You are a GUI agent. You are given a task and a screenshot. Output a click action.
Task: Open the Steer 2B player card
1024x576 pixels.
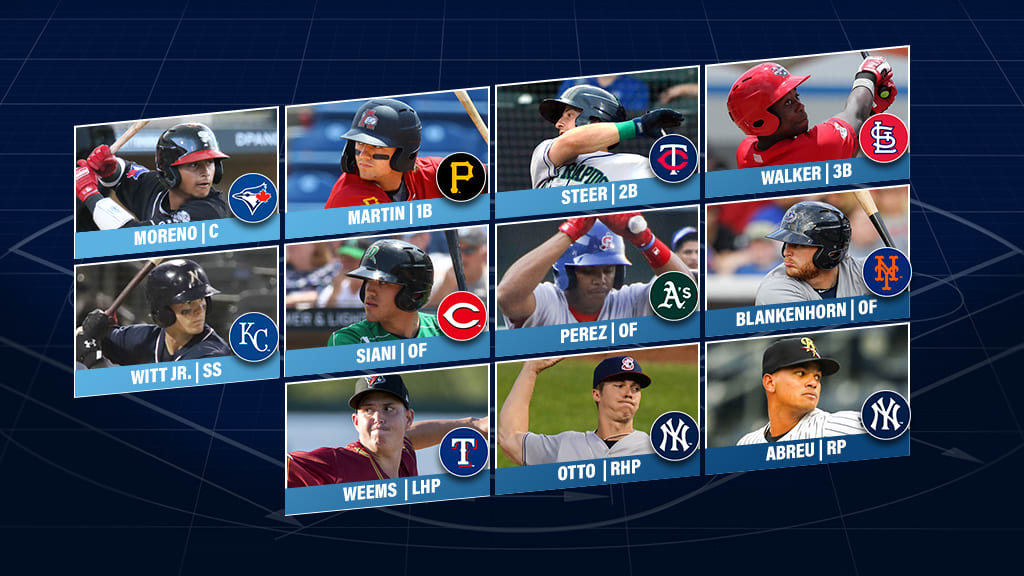click(596, 142)
